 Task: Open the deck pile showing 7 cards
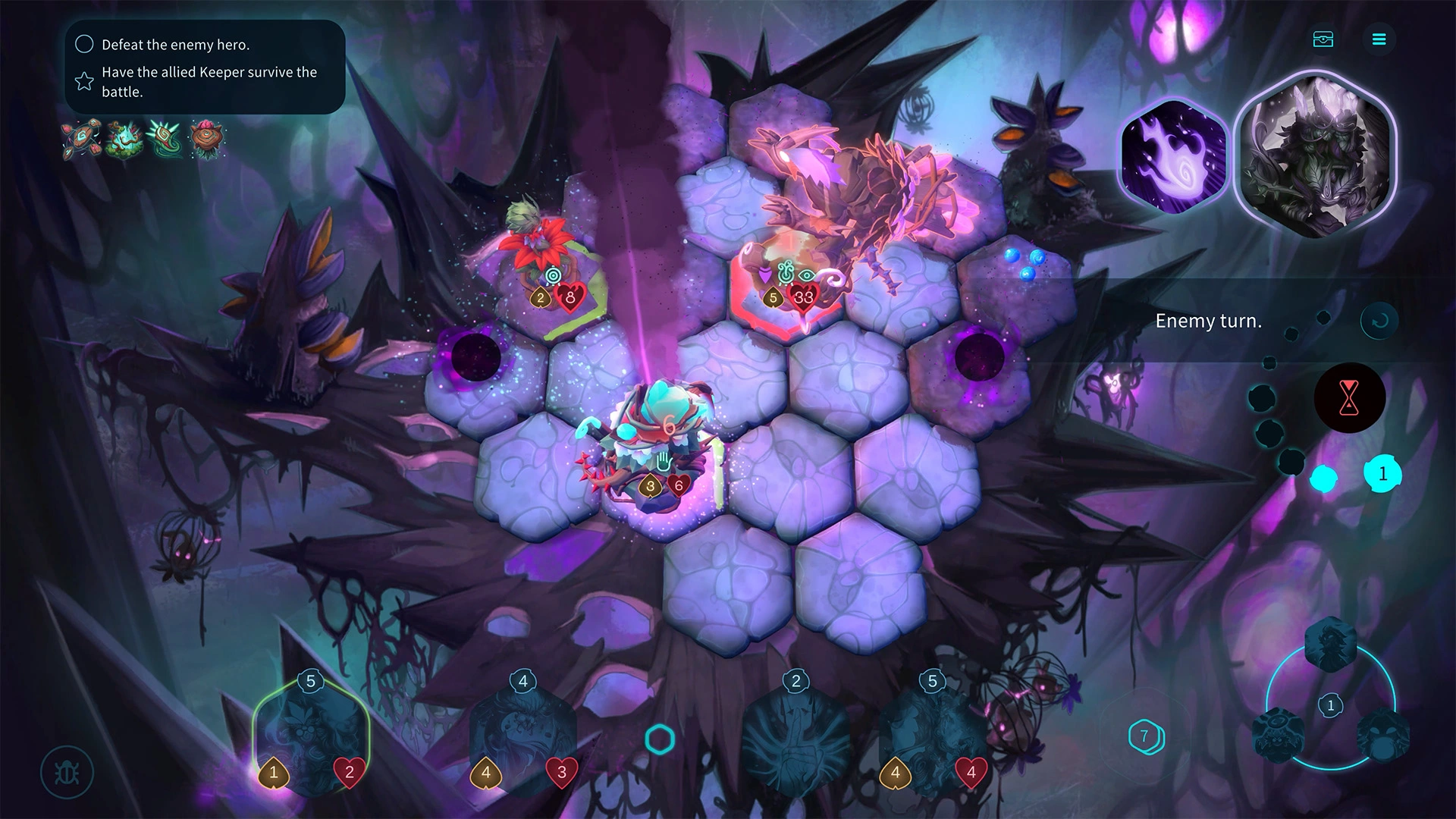point(1145,736)
